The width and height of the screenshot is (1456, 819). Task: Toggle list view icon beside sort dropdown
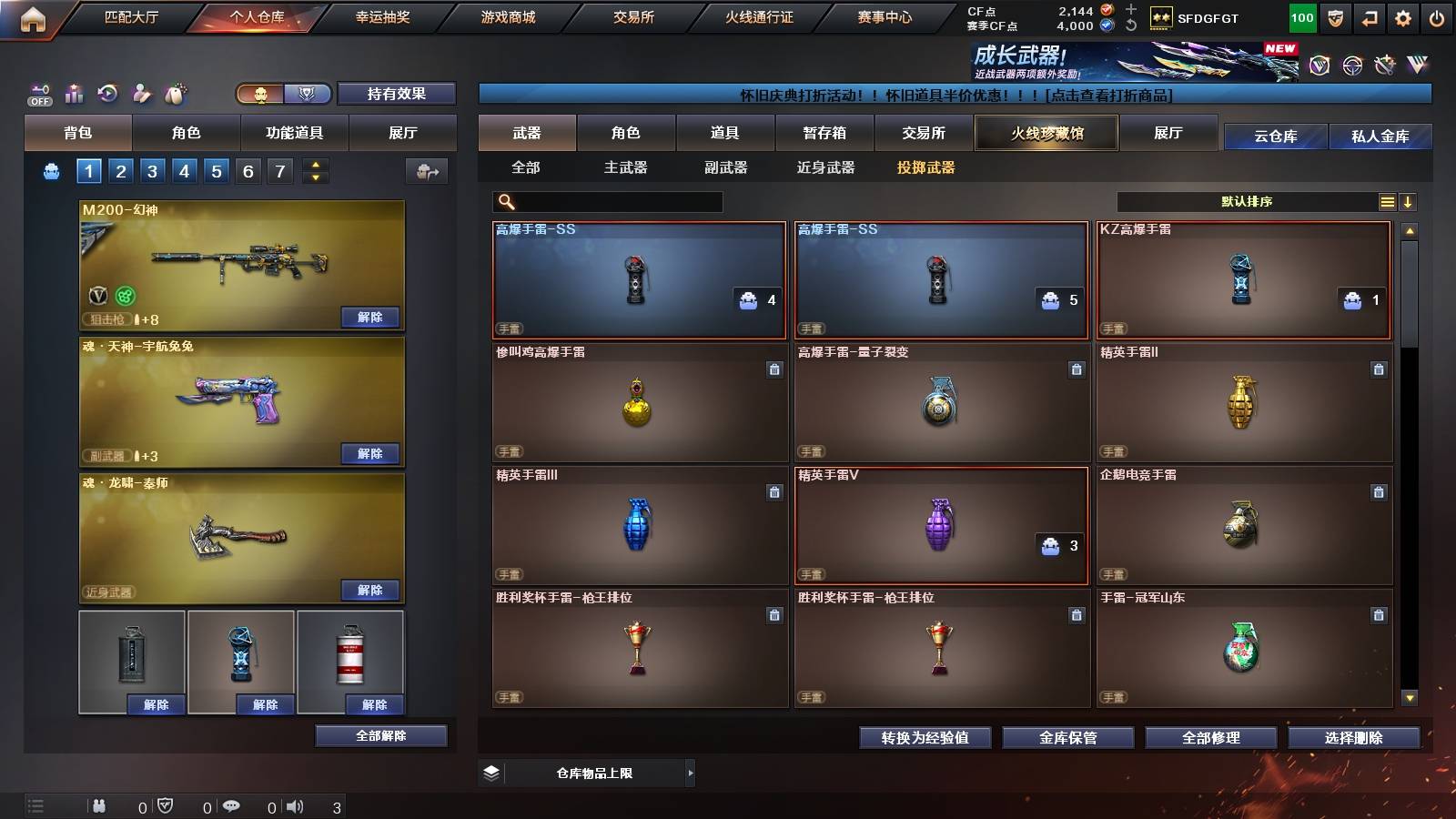(1387, 202)
